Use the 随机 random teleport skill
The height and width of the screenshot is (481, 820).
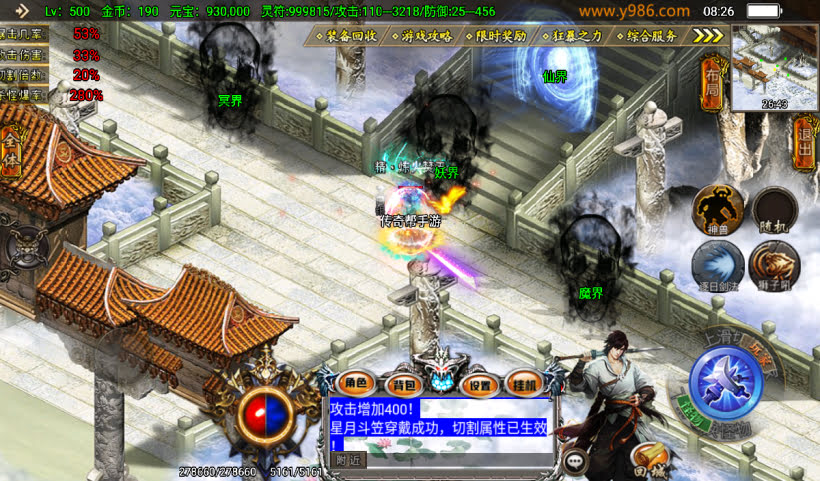coord(775,210)
